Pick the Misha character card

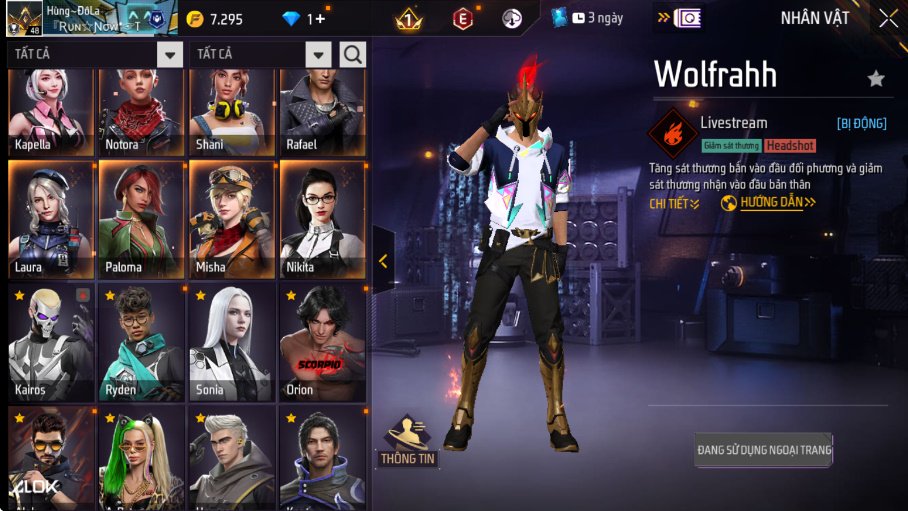click(x=231, y=220)
